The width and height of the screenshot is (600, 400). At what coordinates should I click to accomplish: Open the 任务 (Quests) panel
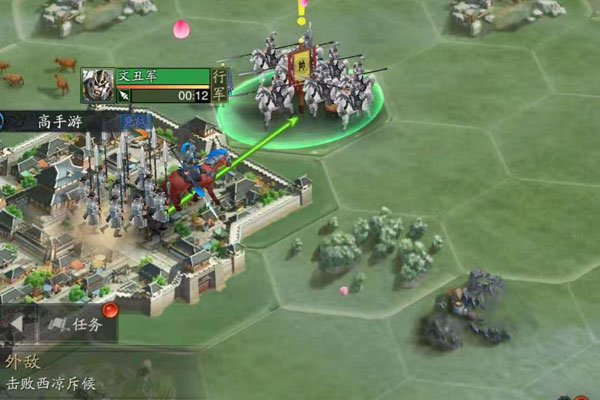[x=77, y=324]
